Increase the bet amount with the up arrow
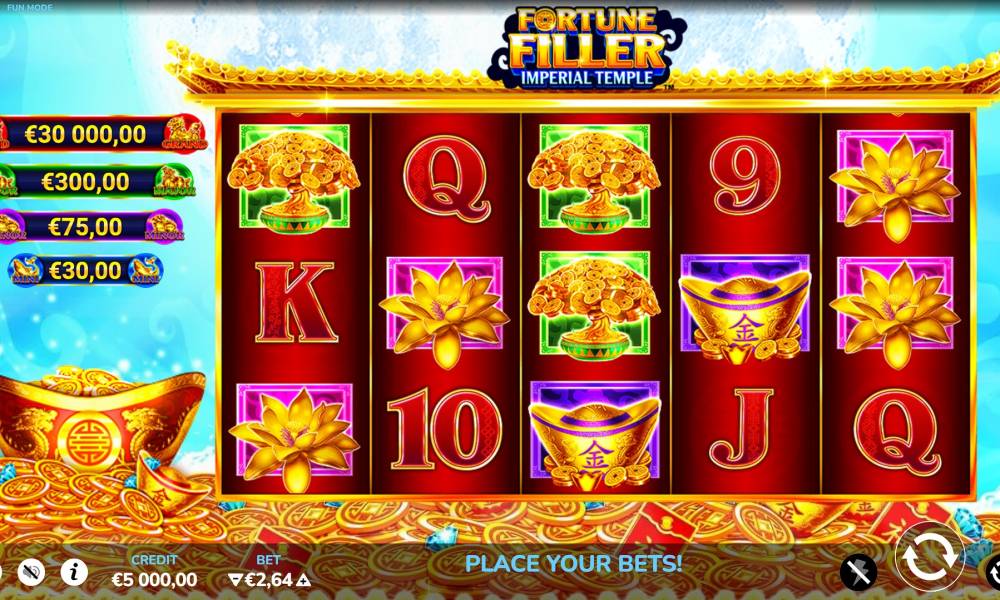The image size is (1000, 600). click(x=304, y=579)
